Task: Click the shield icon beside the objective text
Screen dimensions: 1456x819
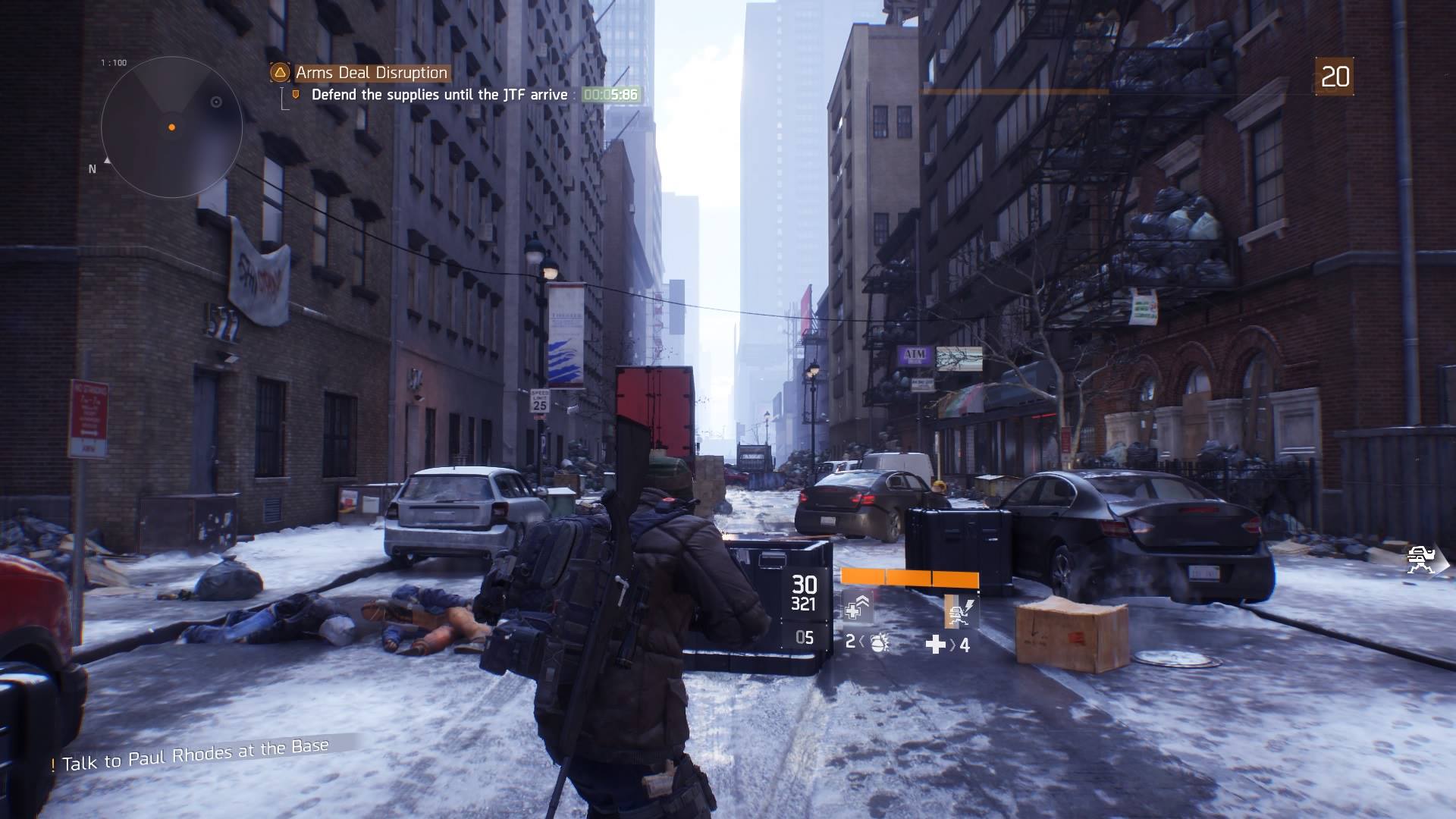Action: 297,93
